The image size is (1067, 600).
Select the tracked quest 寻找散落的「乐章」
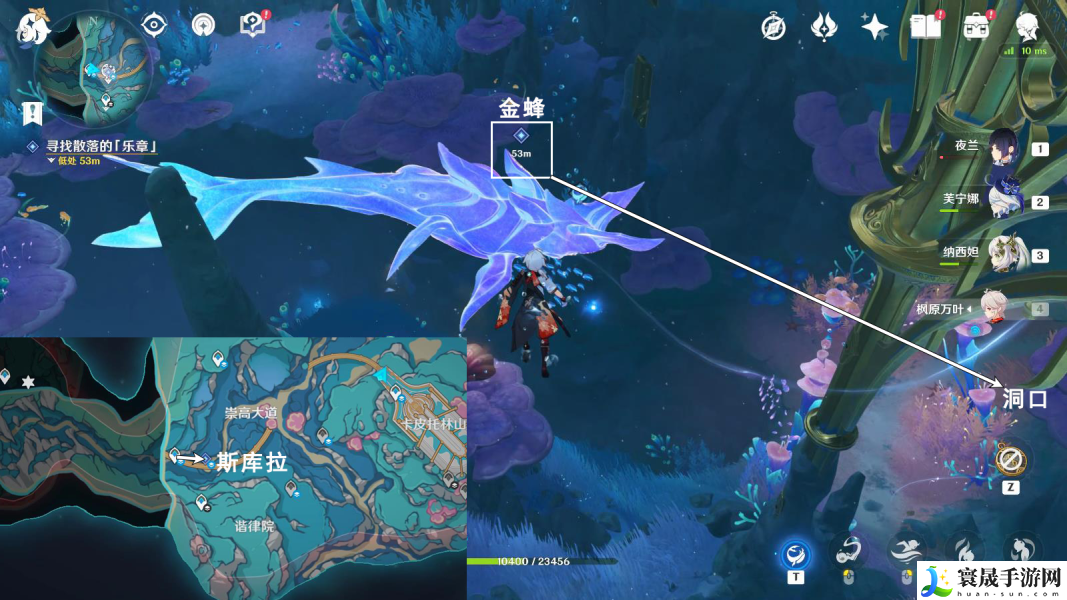tap(100, 146)
